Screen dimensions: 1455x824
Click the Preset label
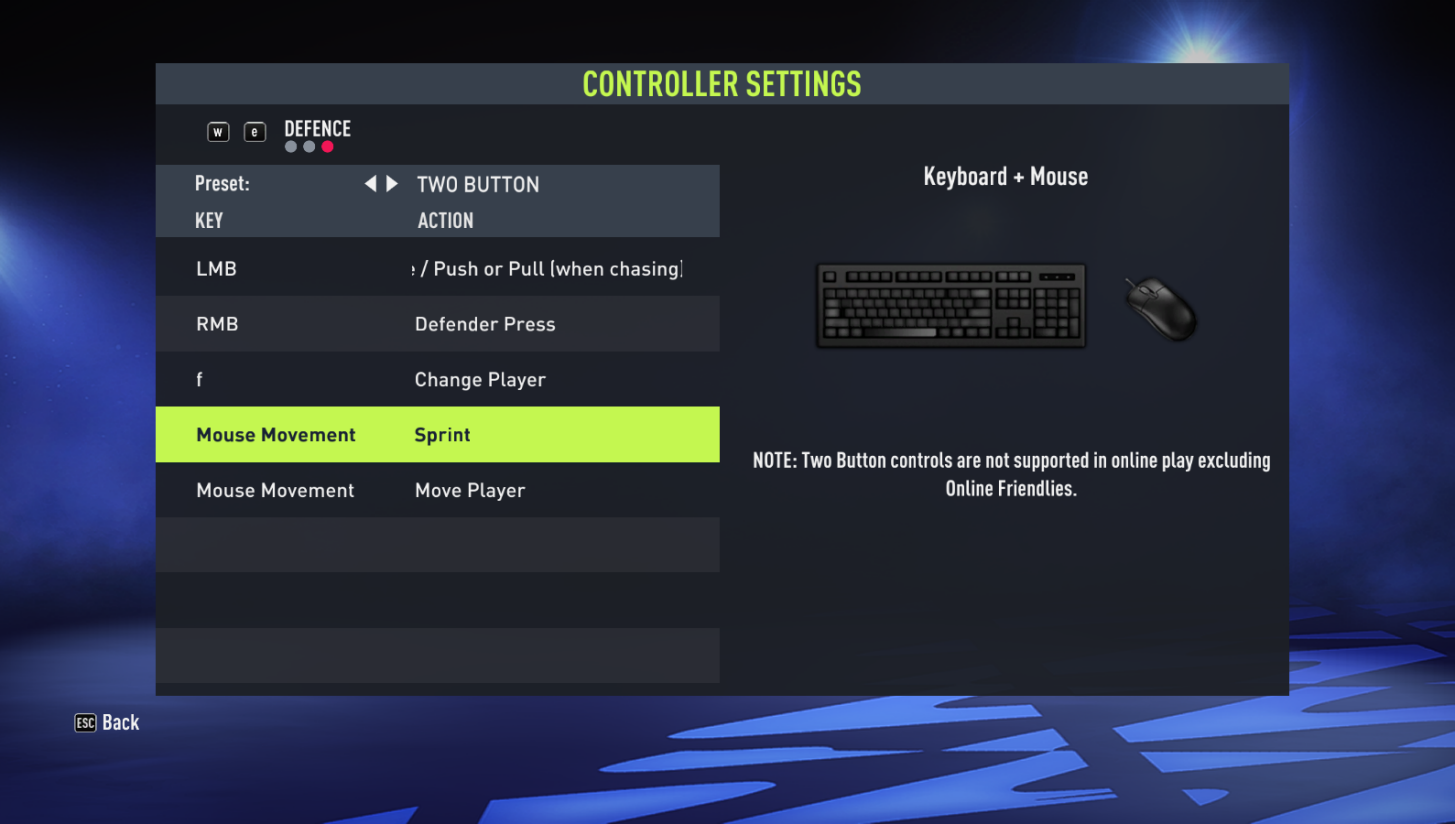222,183
